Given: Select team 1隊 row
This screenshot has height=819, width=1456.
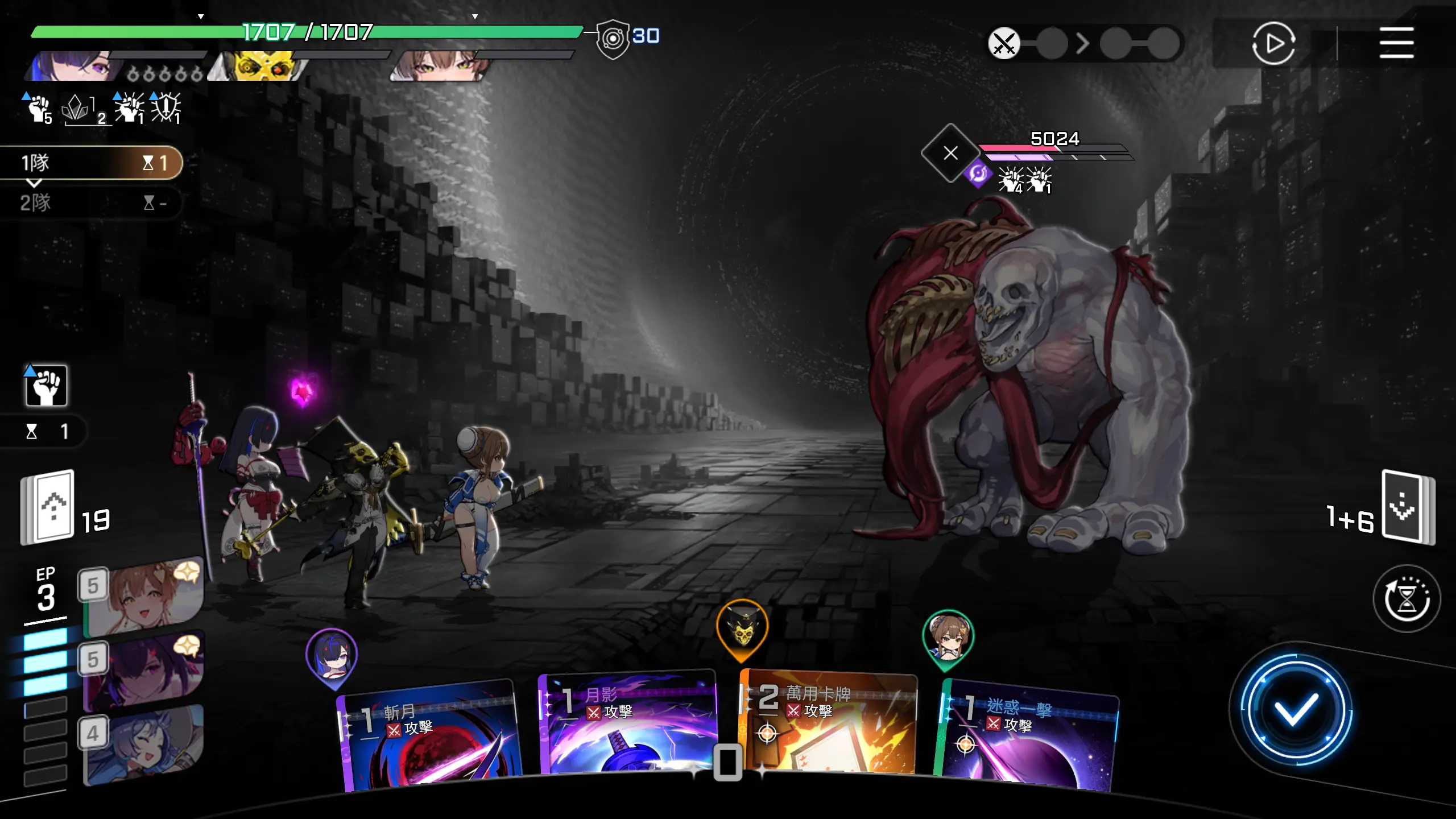Looking at the screenshot, I should [91, 163].
